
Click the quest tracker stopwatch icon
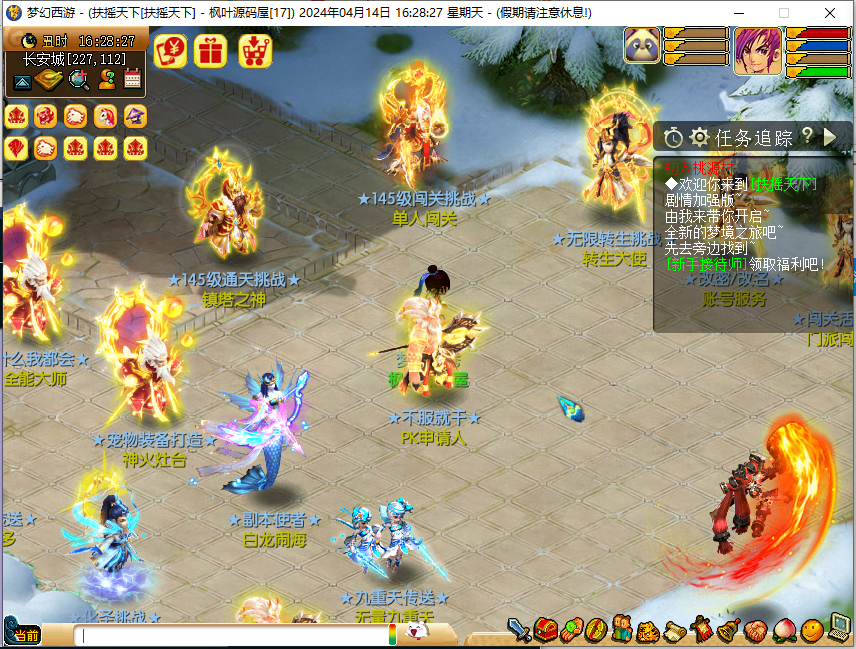[673, 137]
